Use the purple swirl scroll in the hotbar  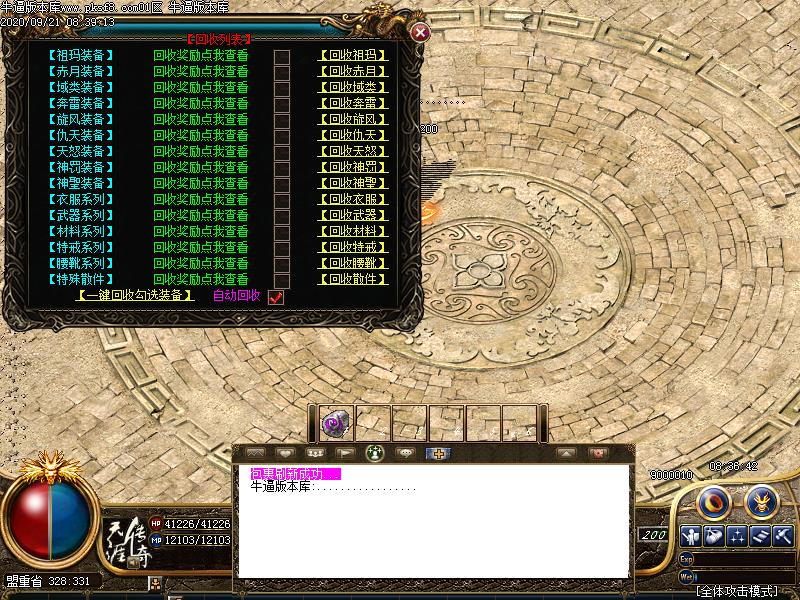tap(333, 424)
